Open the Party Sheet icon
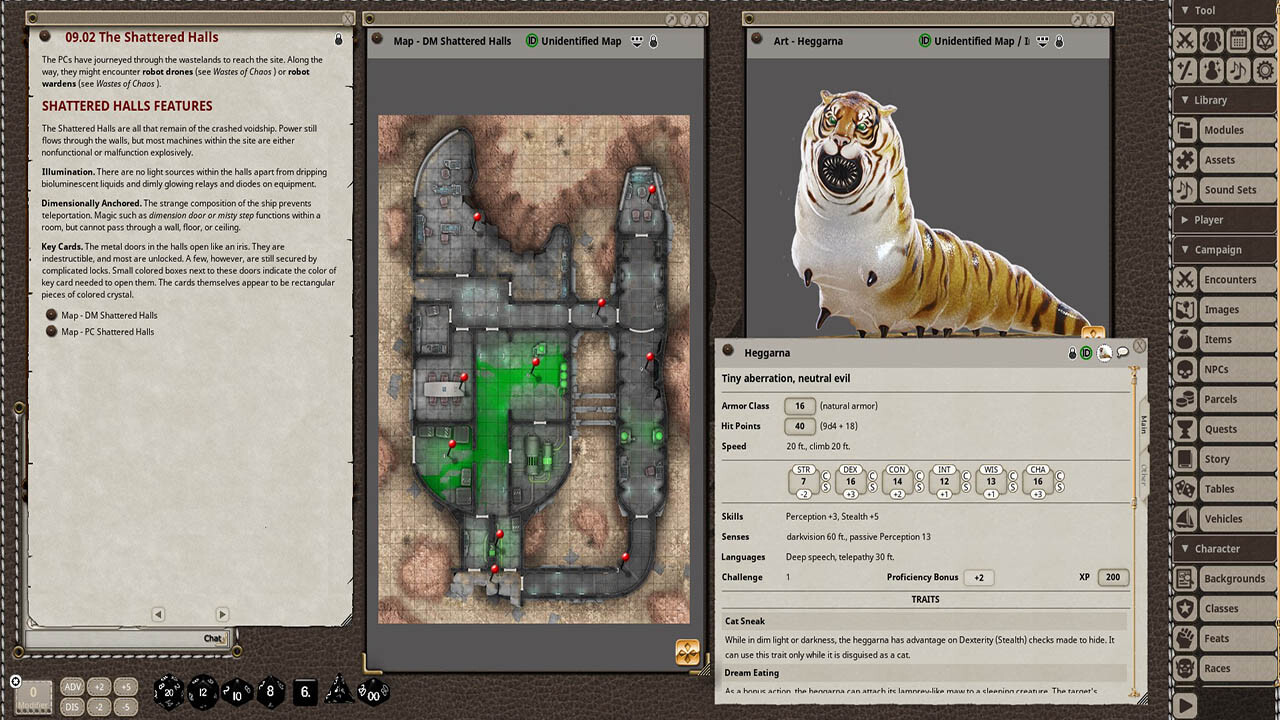The image size is (1280, 720). pyautogui.click(x=1213, y=40)
